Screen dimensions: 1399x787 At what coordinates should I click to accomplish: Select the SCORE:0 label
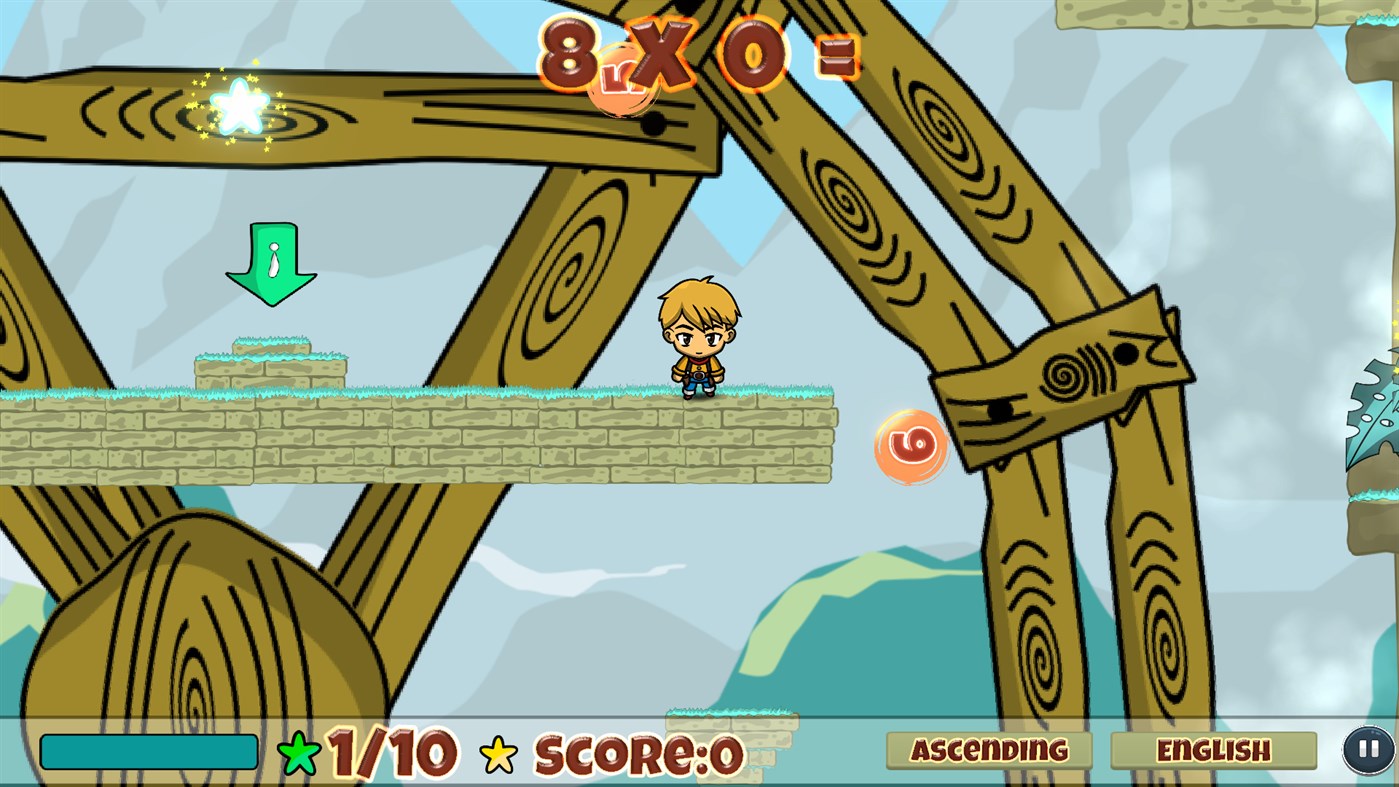640,752
